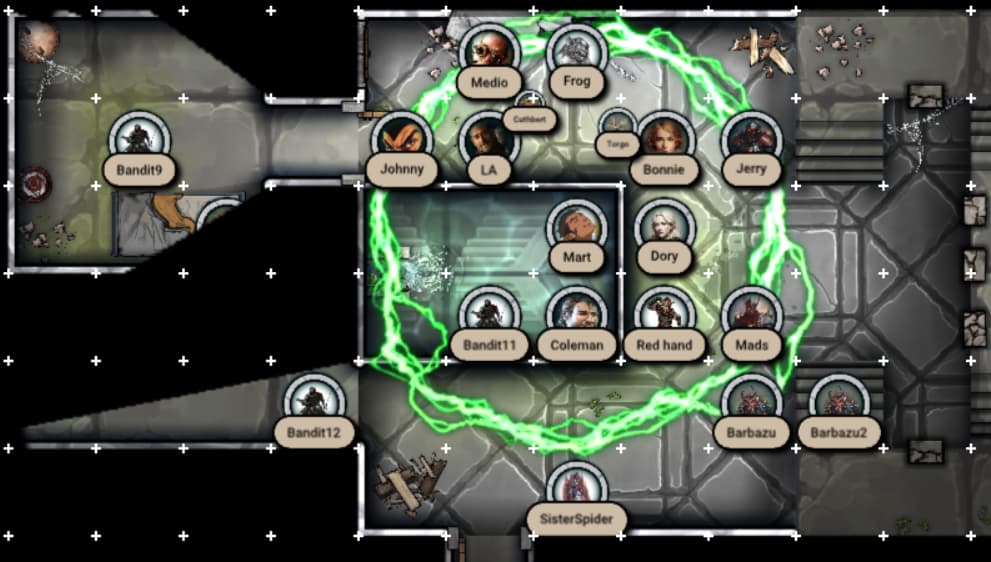Click the Bonnie character token

(x=663, y=141)
